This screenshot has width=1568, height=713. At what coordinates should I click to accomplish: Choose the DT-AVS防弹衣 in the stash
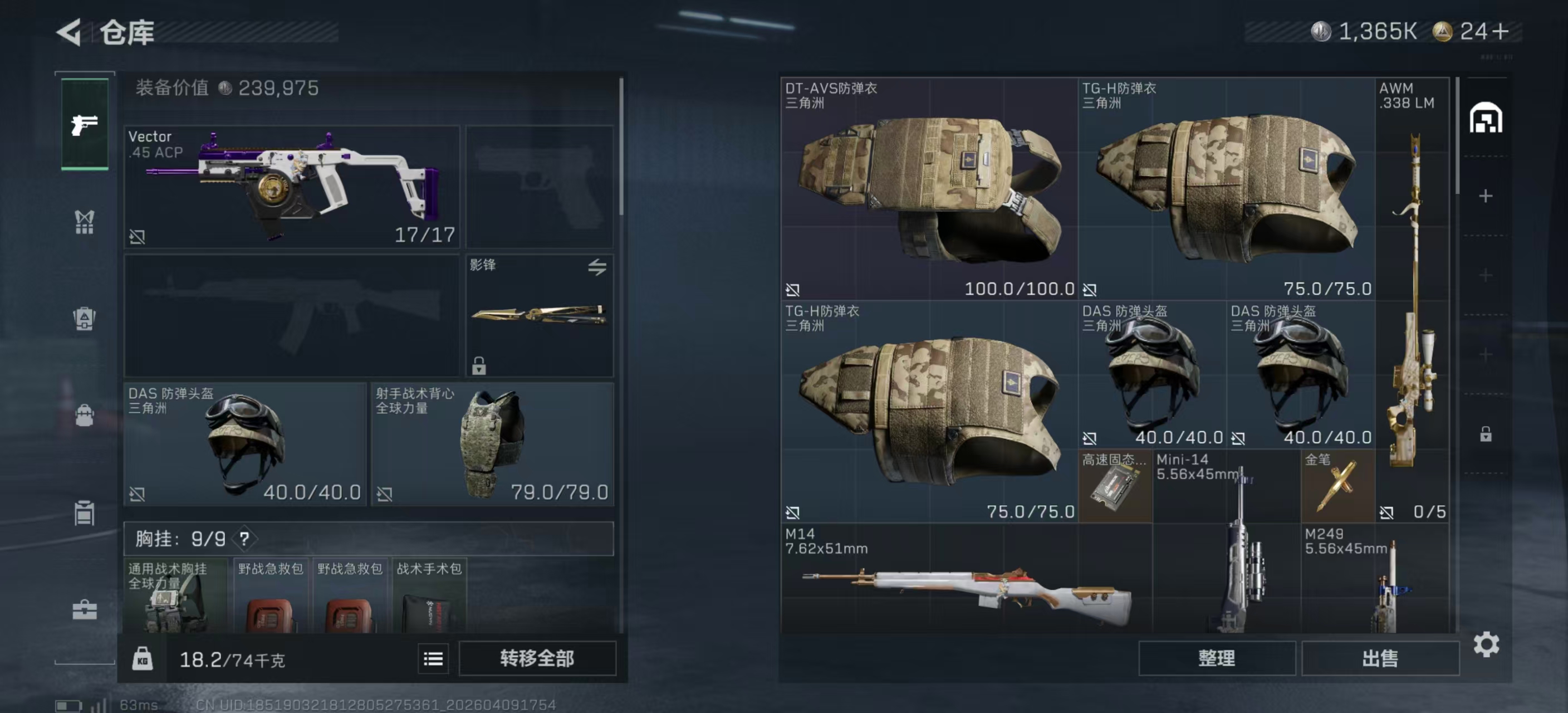(x=929, y=189)
